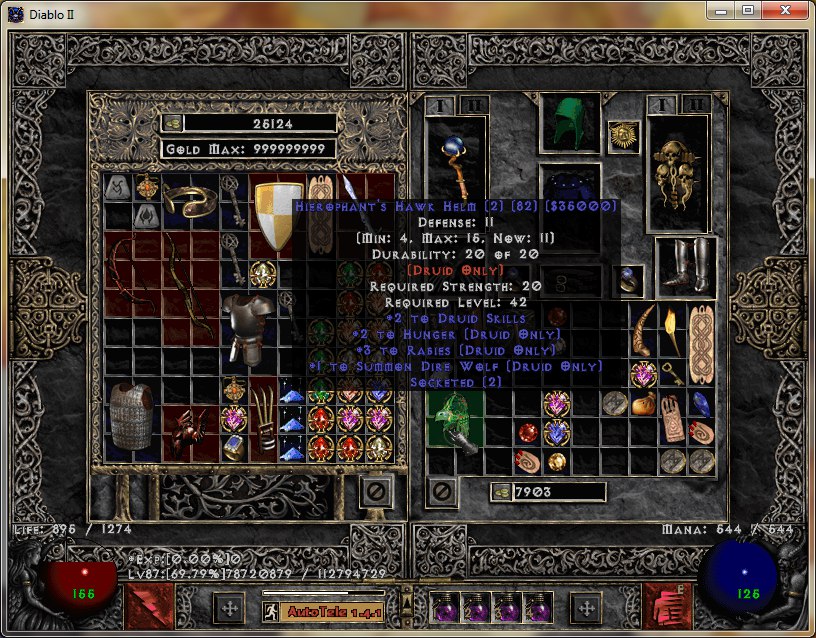The image size is (816, 638).
Task: Pick up the chain mail armor in stash
Action: pos(132,416)
